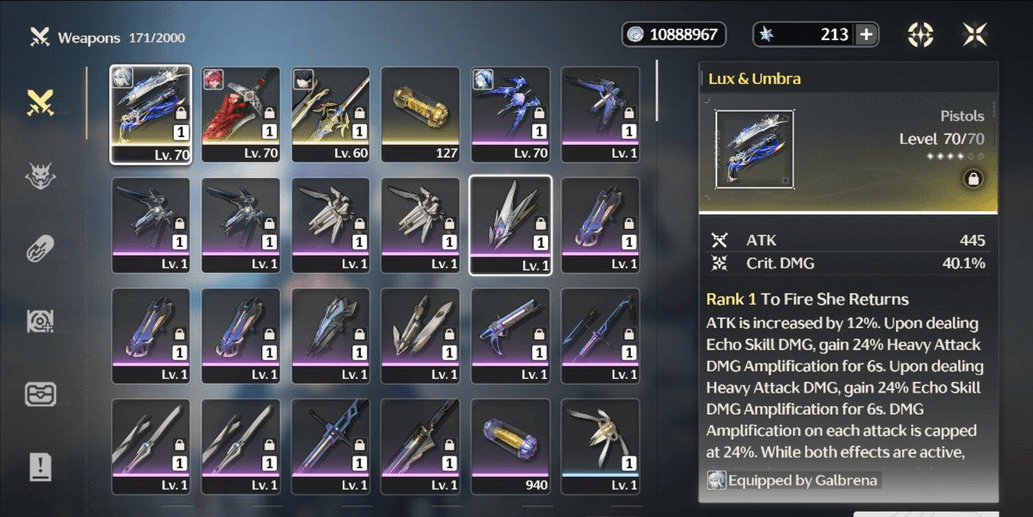Select the highlighted gauntlets Lv. 1 slot
This screenshot has width=1033, height=517.
510,224
